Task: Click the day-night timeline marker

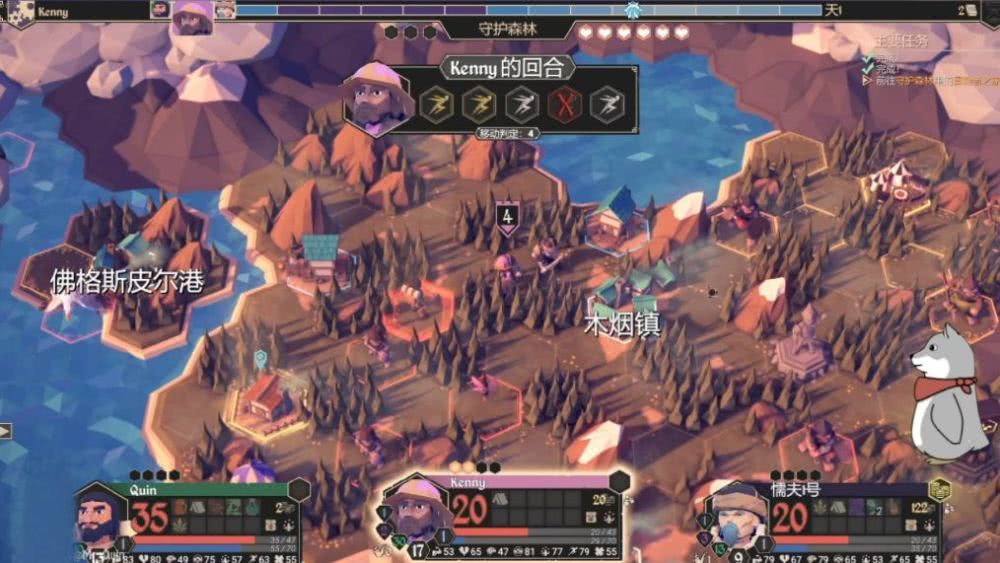Action: (632, 10)
